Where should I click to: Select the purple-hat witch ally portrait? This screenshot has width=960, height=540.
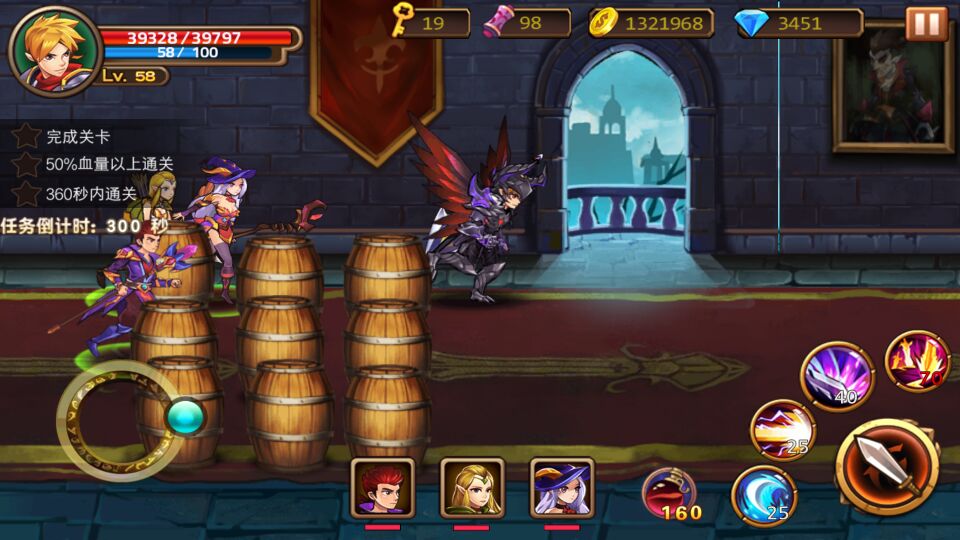coord(562,487)
